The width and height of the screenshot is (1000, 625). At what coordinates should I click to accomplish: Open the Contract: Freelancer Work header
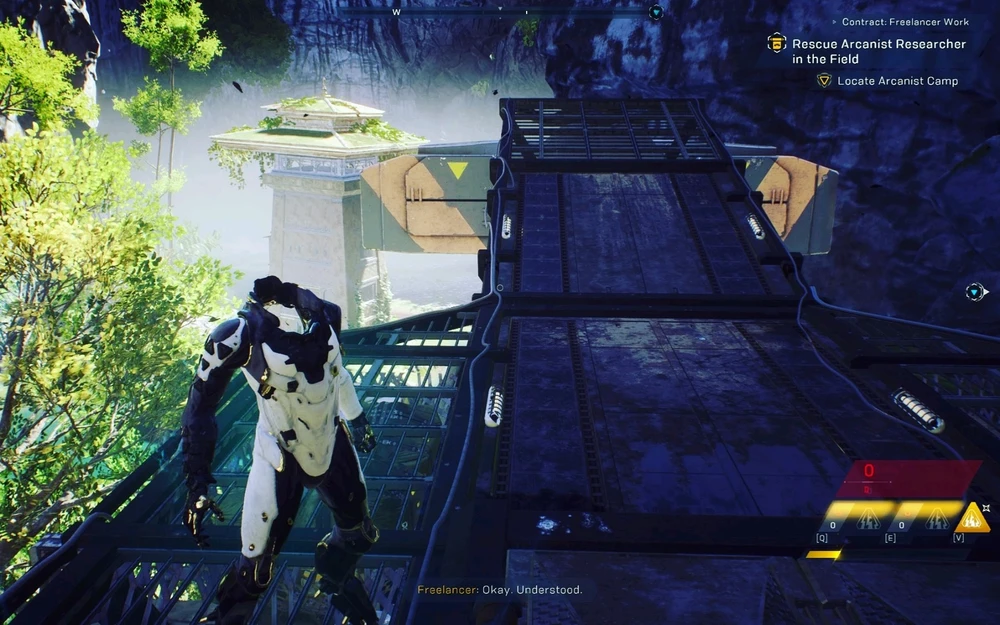[905, 22]
